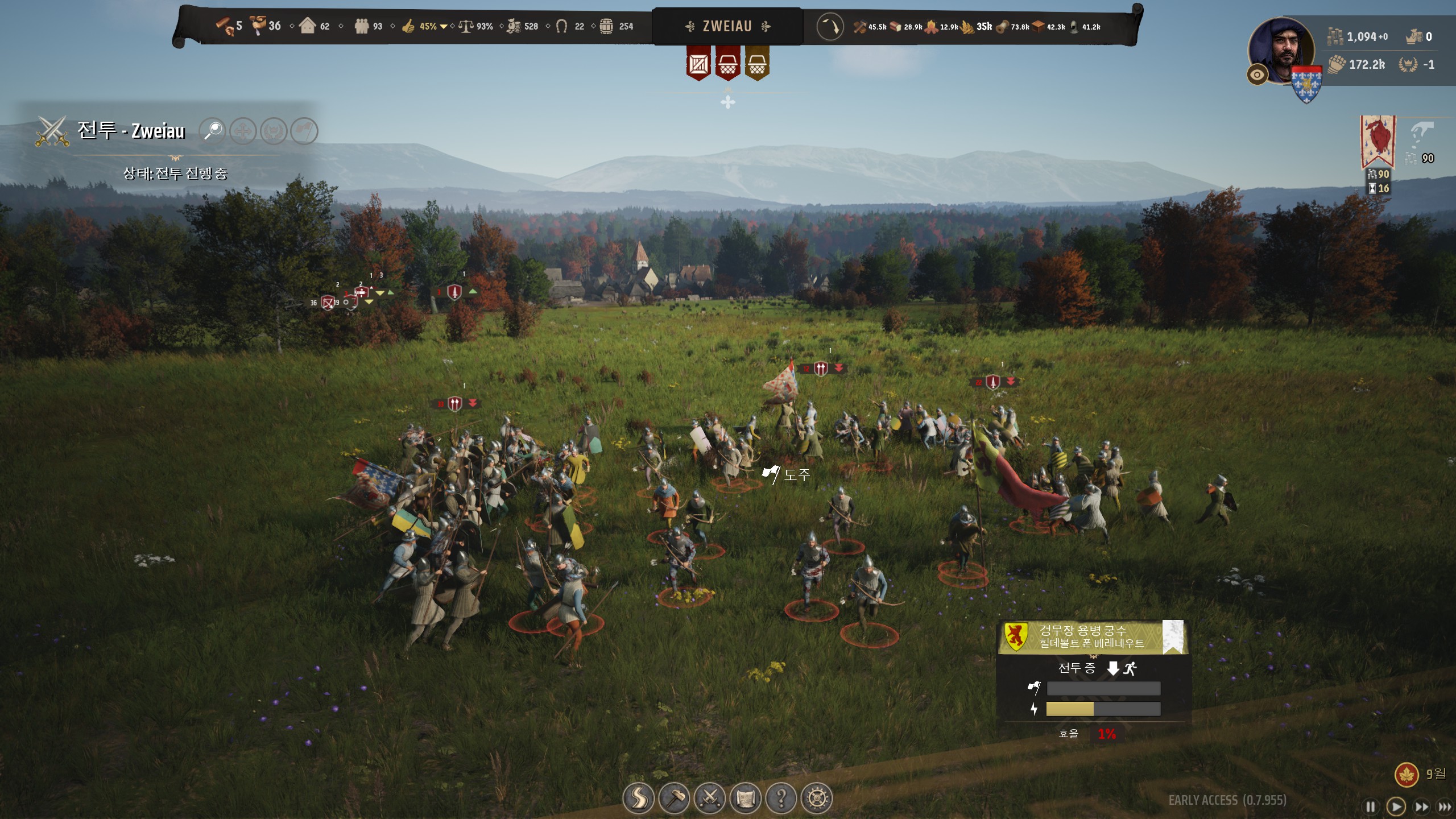Open the construction hammer menu

(674, 798)
